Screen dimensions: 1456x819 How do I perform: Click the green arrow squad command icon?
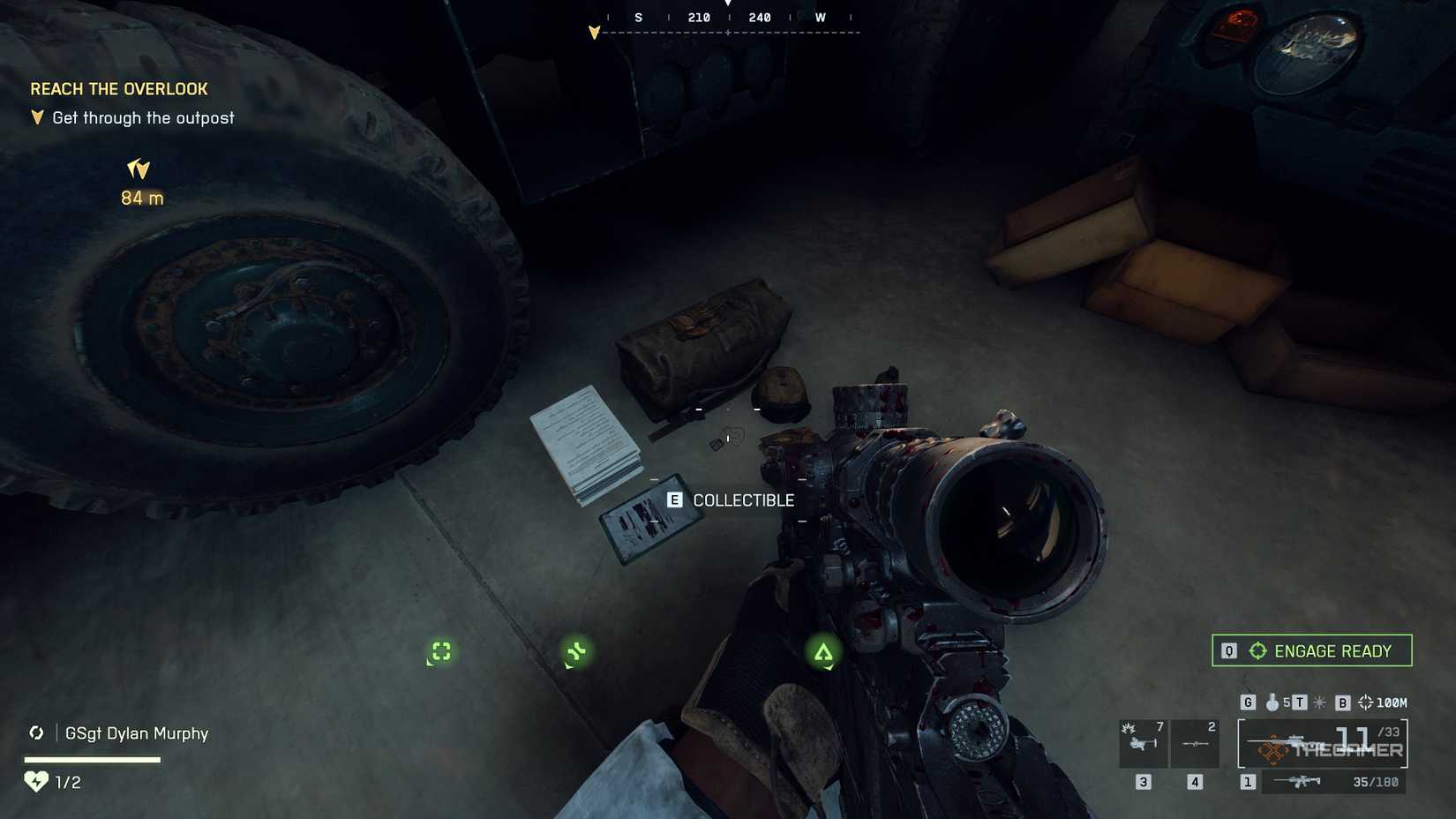[x=824, y=651]
